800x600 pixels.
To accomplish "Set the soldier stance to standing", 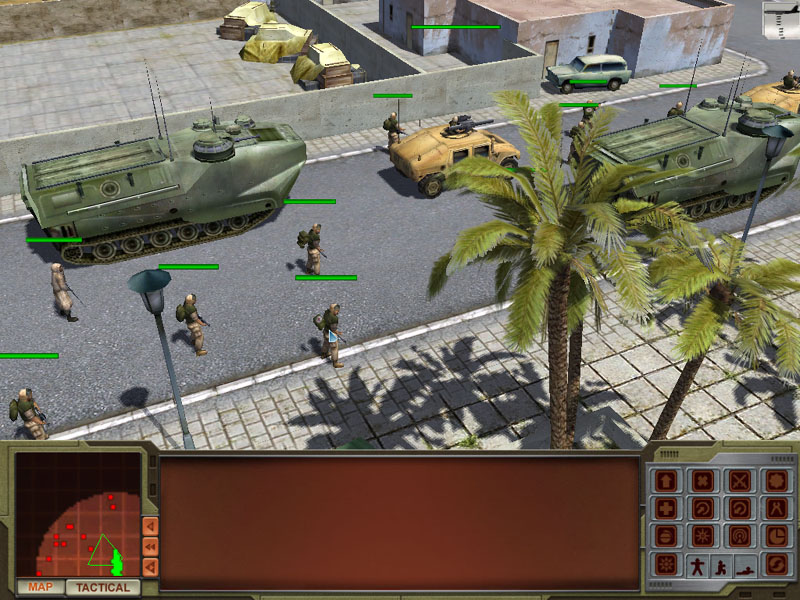I will [x=697, y=565].
